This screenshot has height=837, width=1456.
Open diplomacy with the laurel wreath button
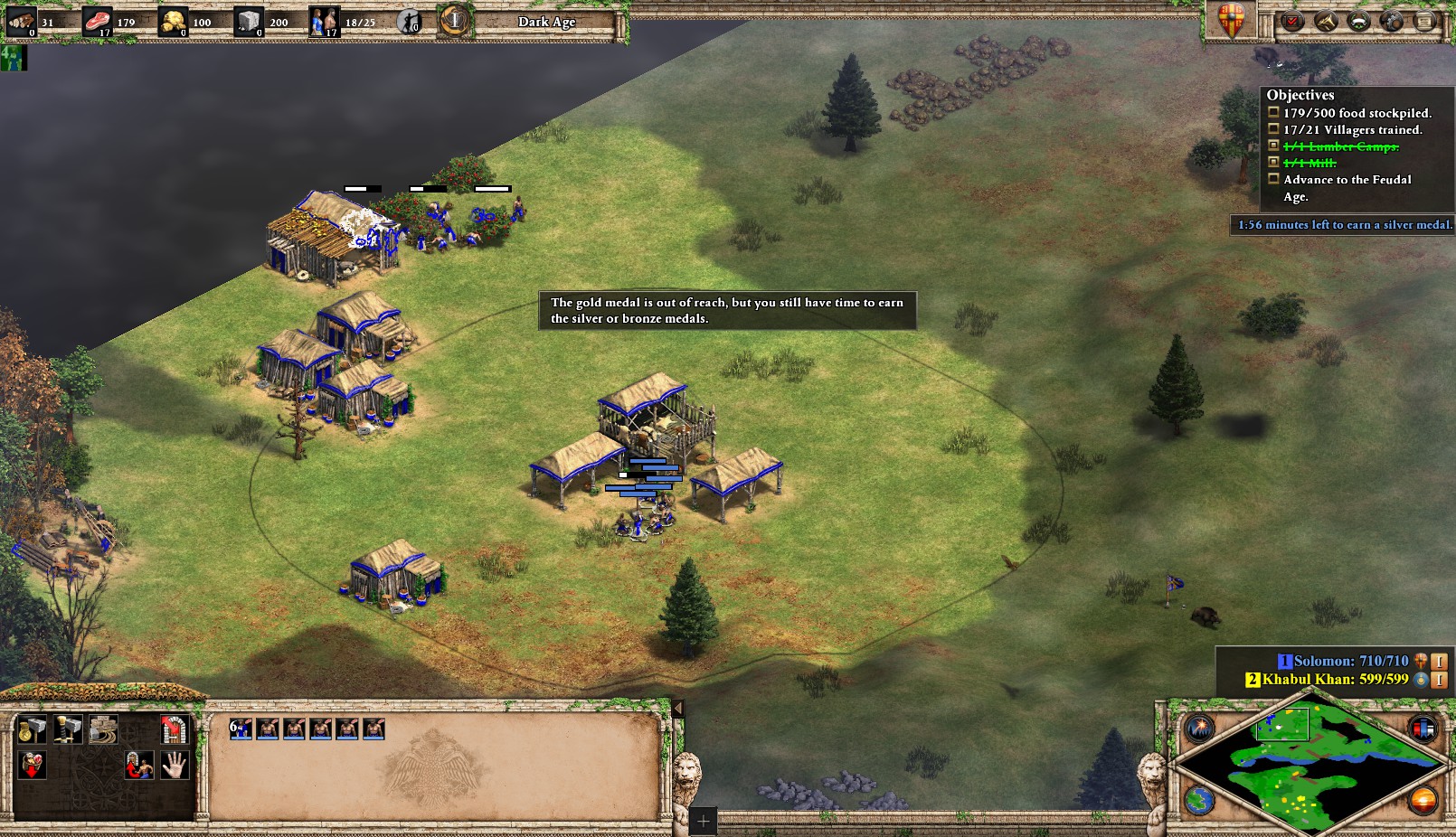click(x=1358, y=21)
